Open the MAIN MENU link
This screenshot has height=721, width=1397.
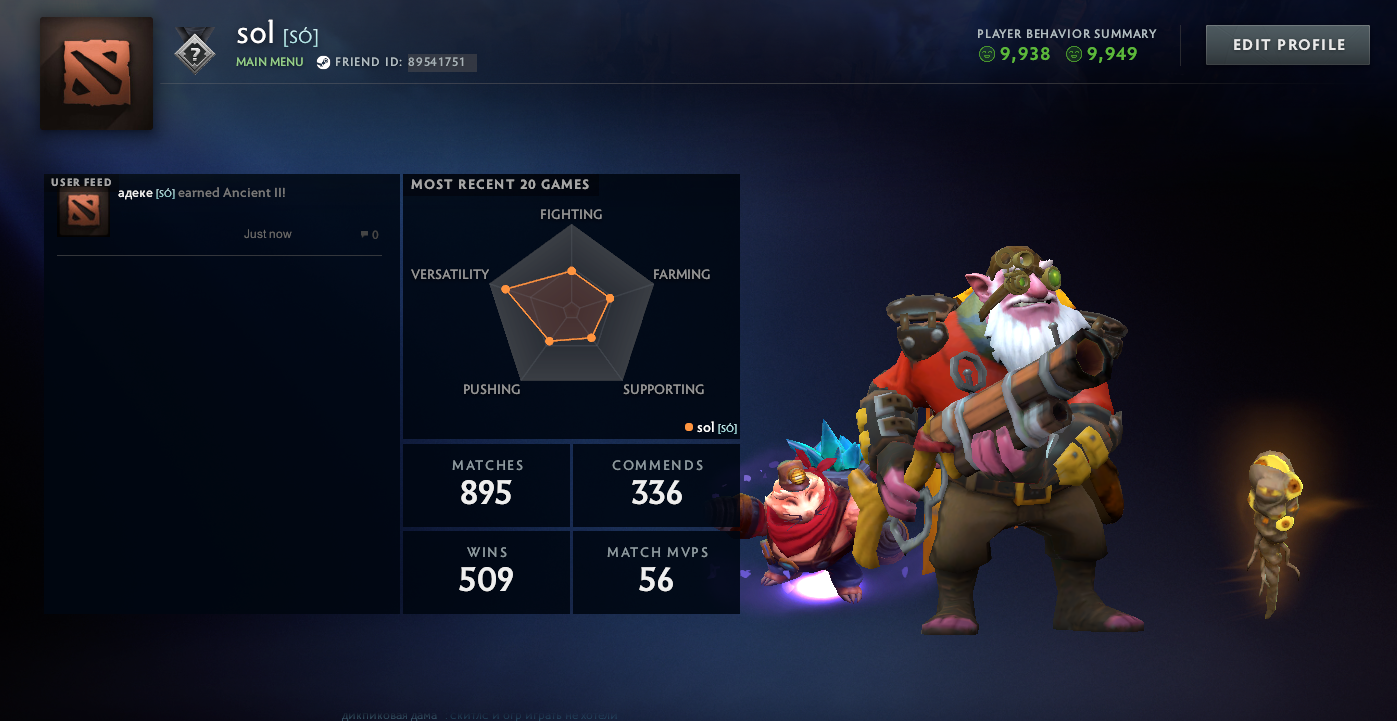point(269,61)
